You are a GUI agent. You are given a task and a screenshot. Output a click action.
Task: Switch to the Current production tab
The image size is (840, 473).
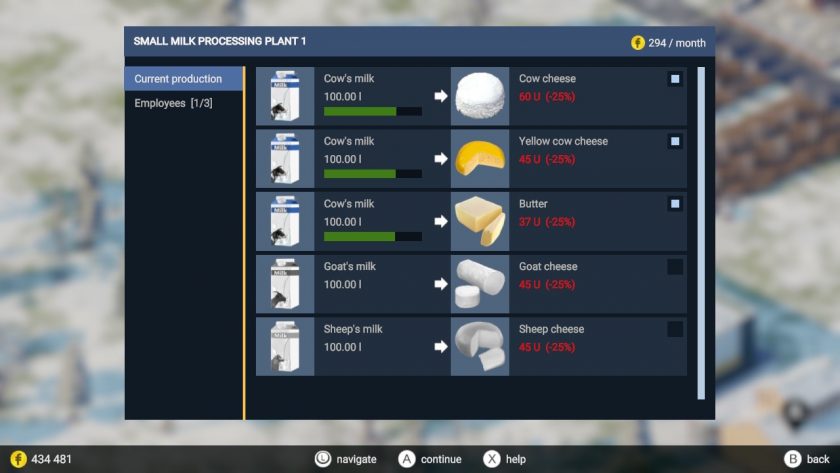click(x=184, y=79)
